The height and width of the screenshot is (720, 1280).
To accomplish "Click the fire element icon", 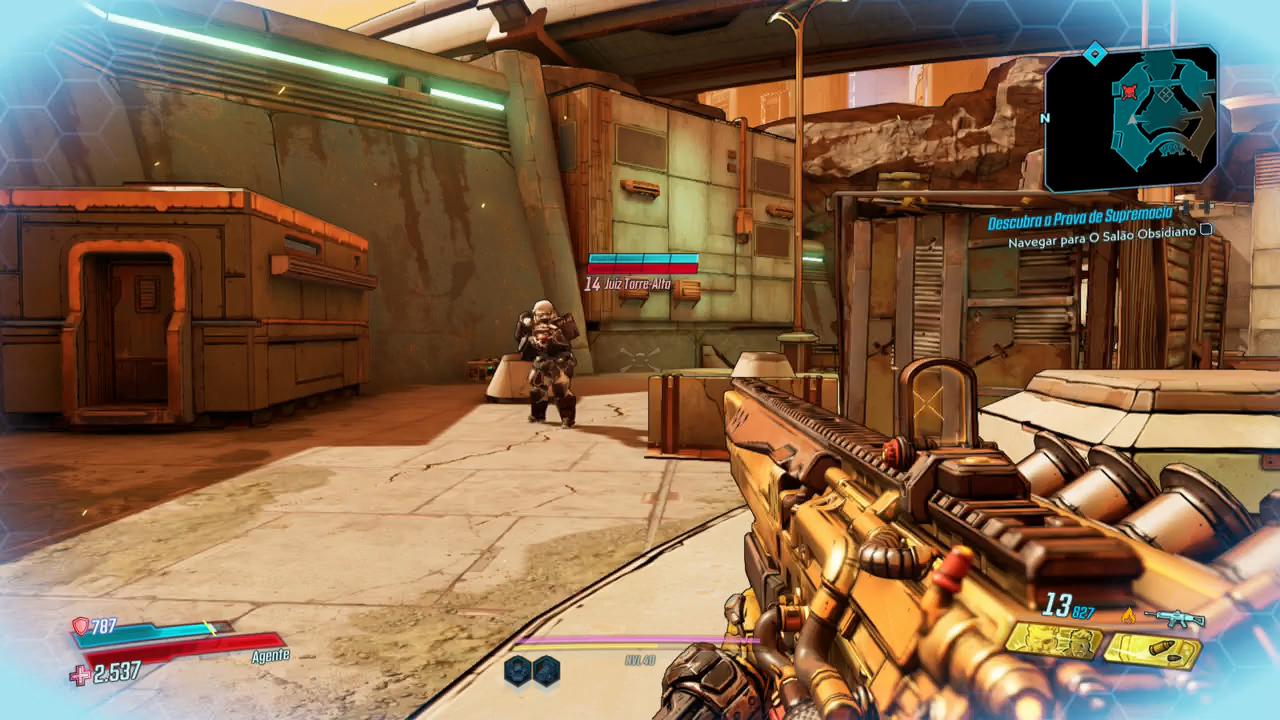I will (x=1129, y=615).
